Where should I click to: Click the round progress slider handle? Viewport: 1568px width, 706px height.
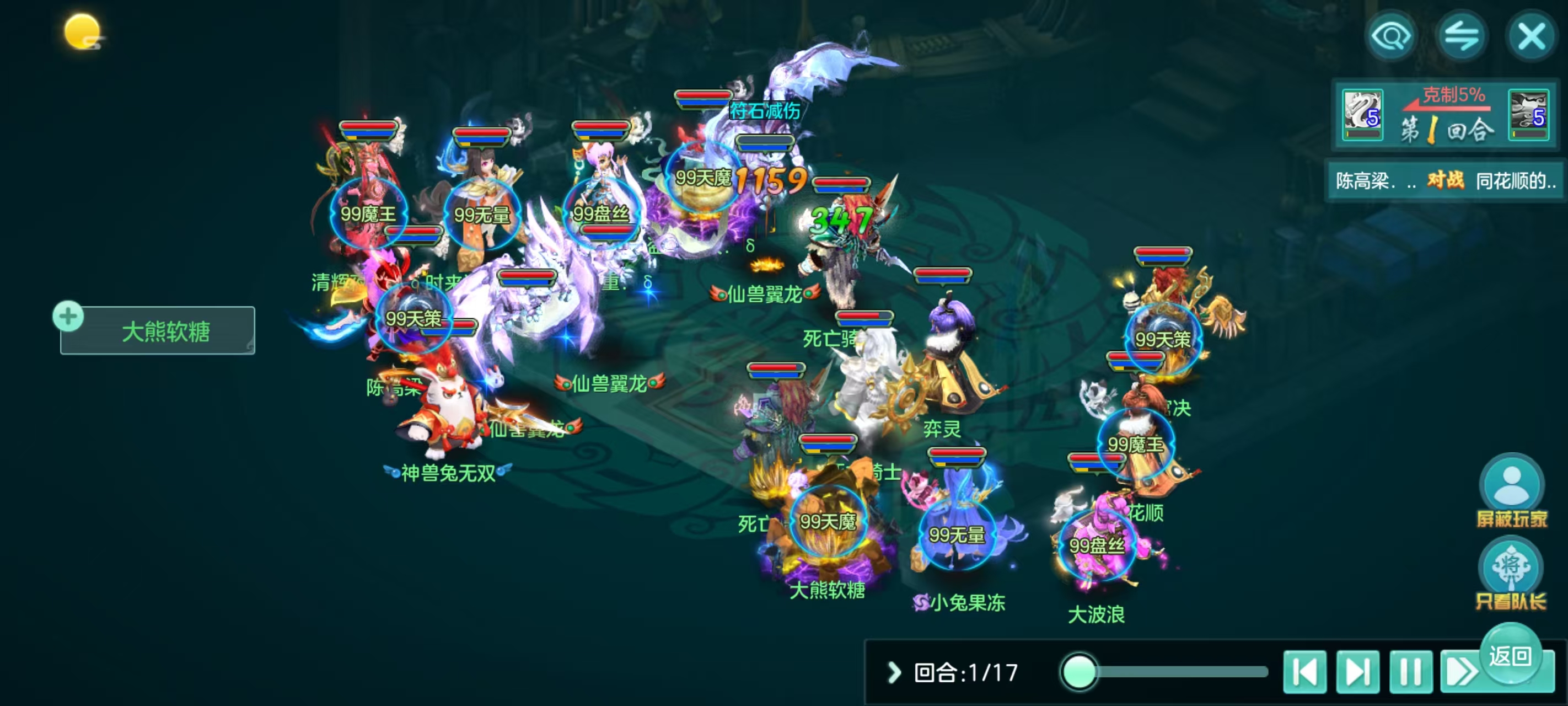coord(1078,672)
